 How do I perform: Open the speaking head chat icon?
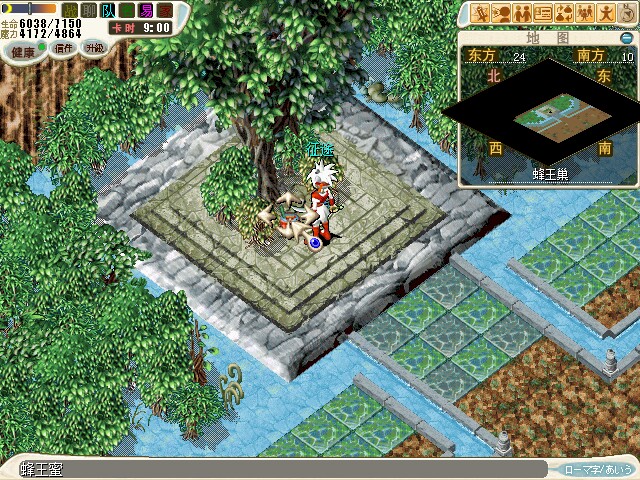[x=502, y=13]
